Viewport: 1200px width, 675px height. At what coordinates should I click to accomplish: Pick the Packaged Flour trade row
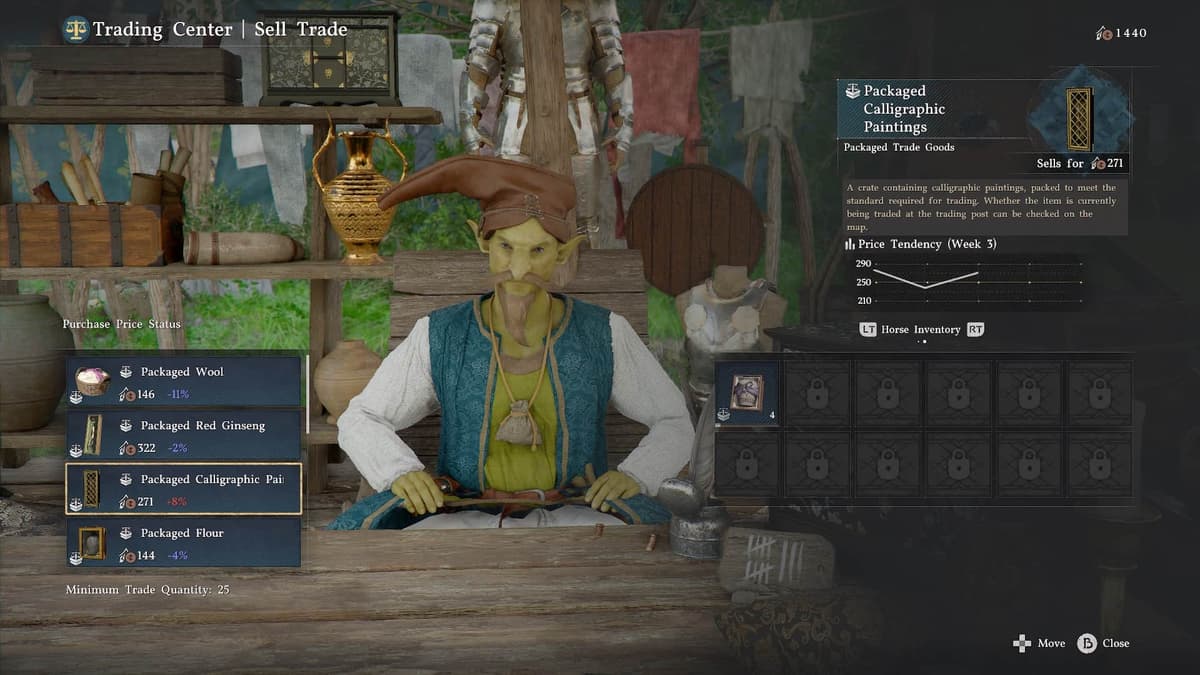click(184, 542)
